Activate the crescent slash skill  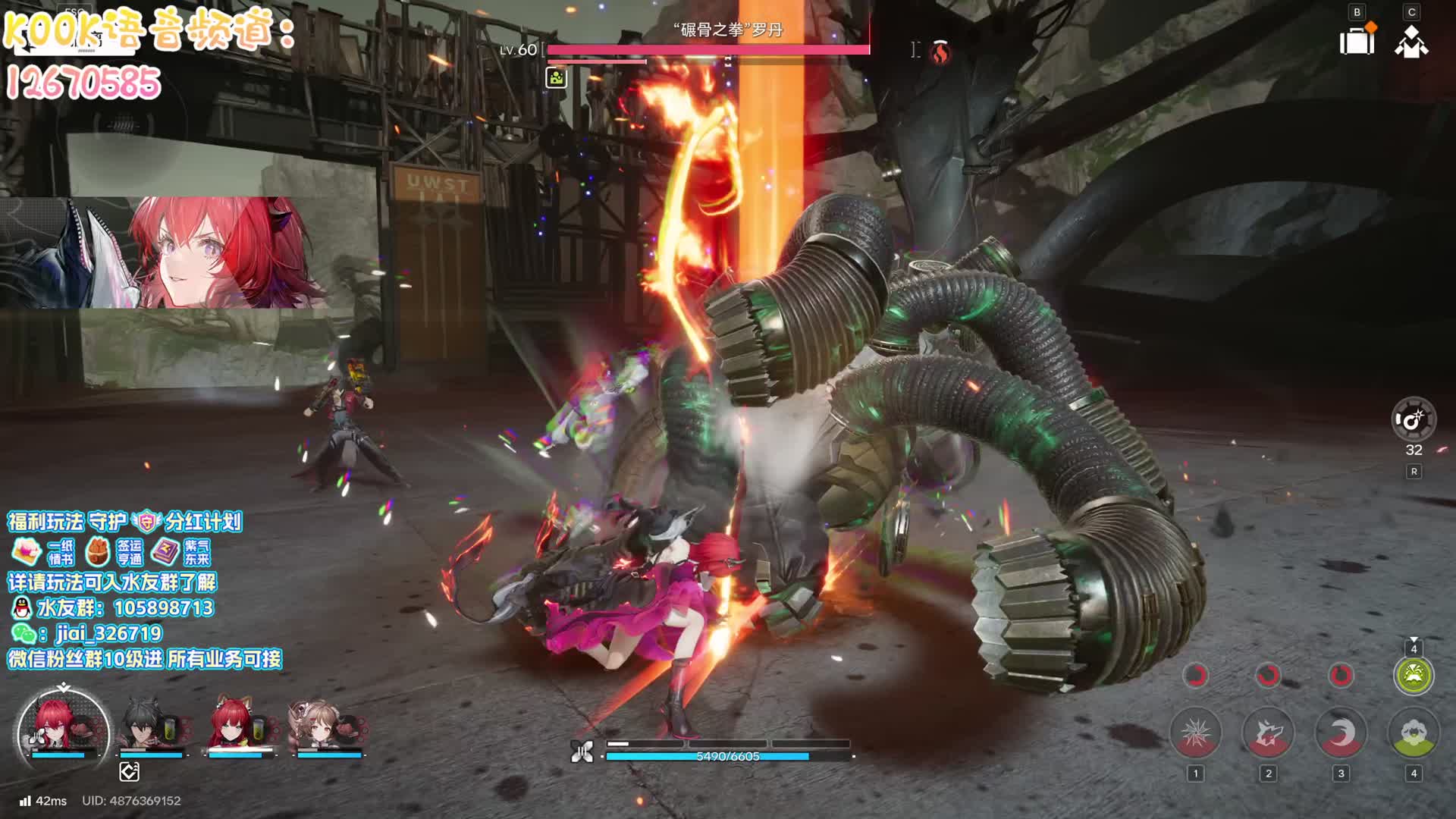click(x=1341, y=733)
